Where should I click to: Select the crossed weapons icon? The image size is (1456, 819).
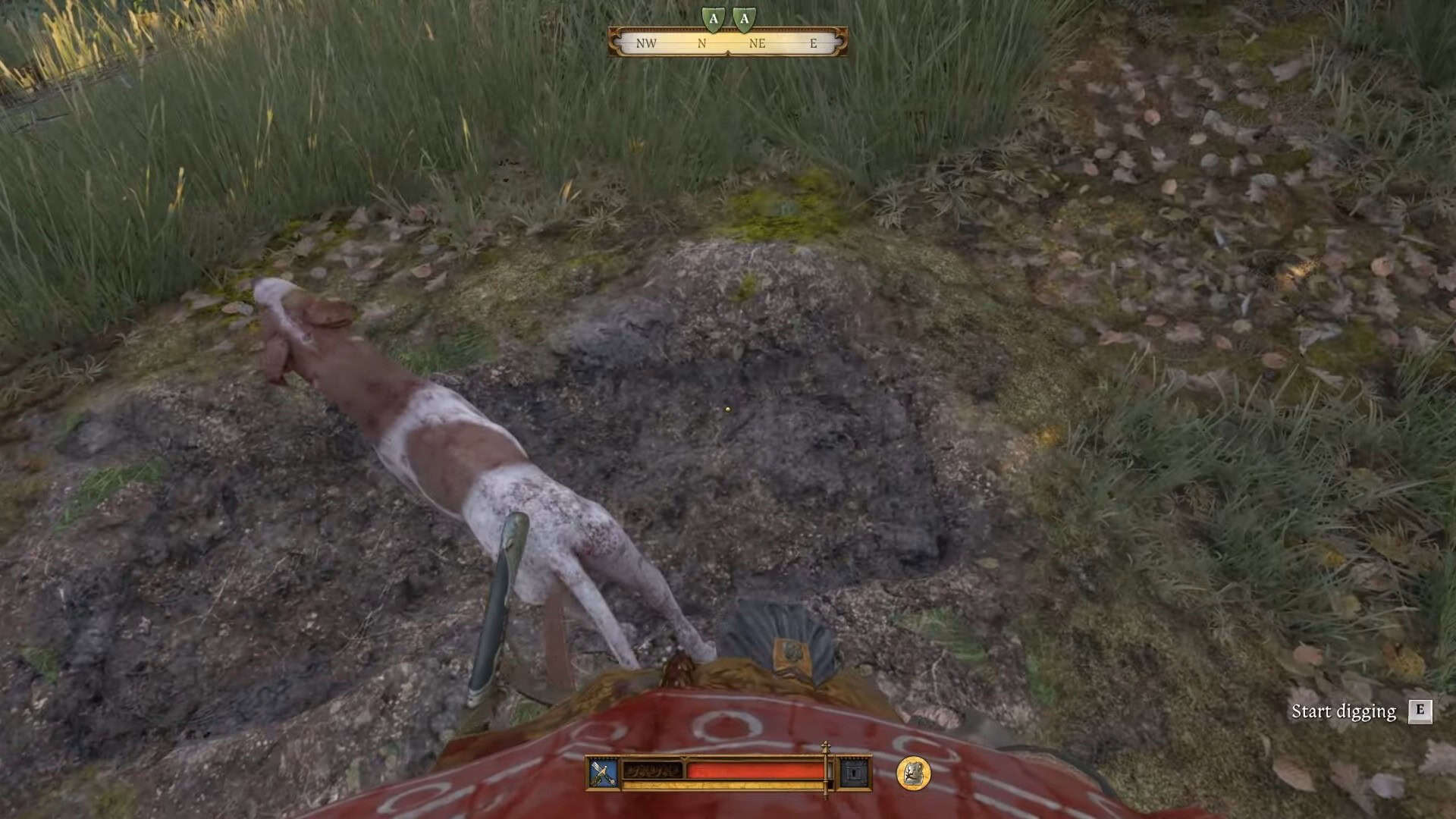coord(604,773)
